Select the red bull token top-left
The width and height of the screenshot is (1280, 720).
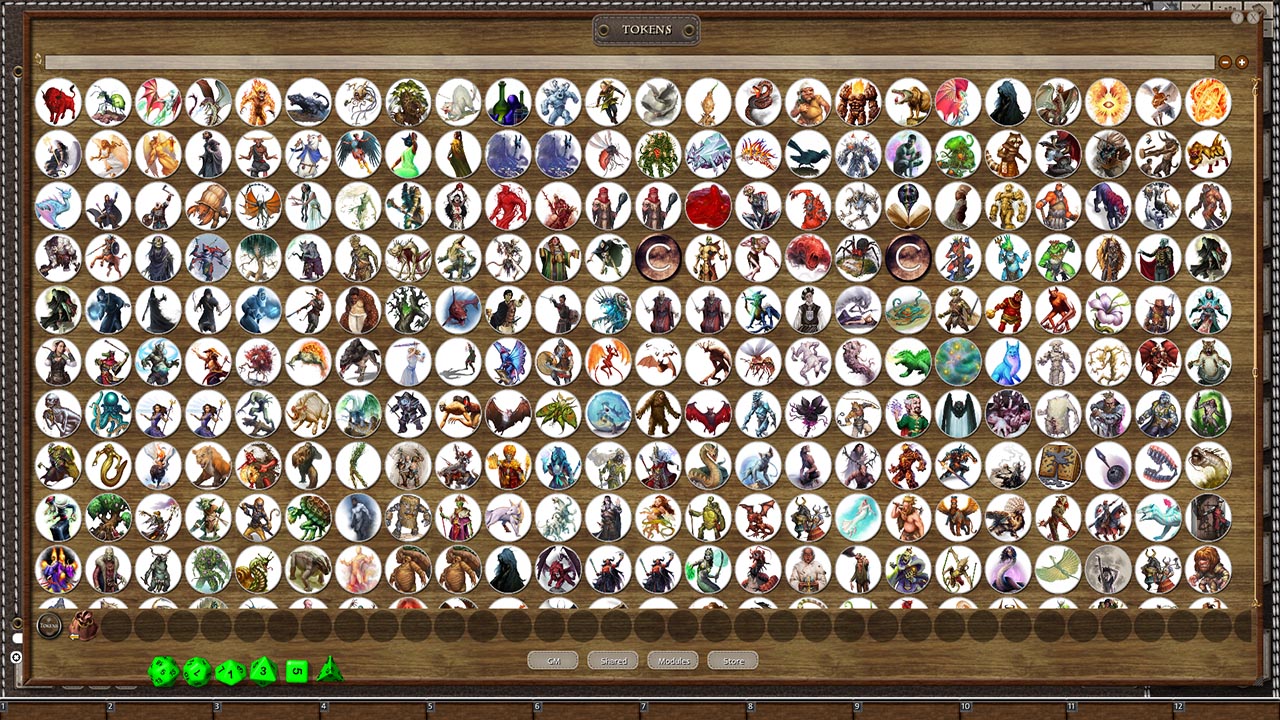(x=59, y=100)
